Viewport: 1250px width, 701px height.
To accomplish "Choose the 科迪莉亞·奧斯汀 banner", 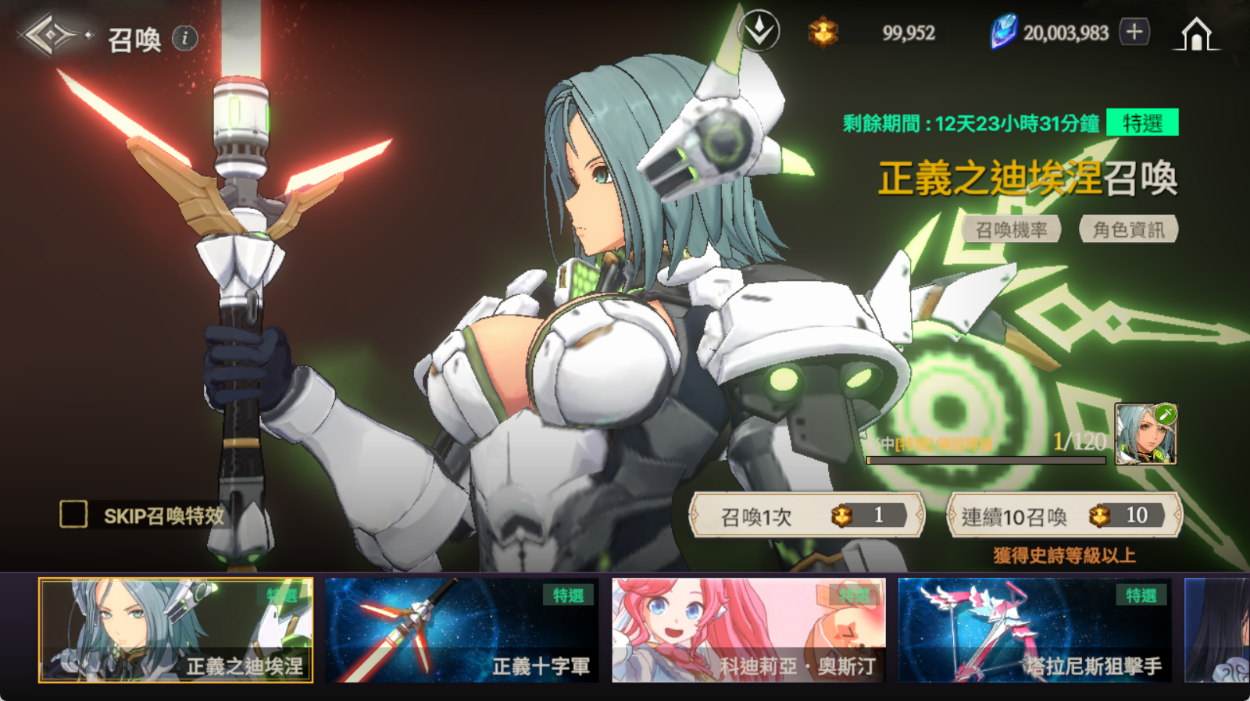I will click(x=748, y=630).
